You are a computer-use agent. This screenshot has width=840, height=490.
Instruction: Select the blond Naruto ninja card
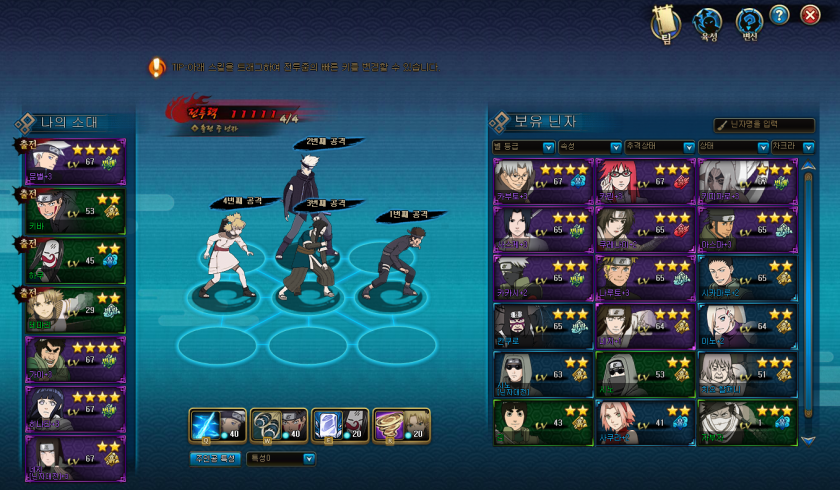[x=645, y=275]
